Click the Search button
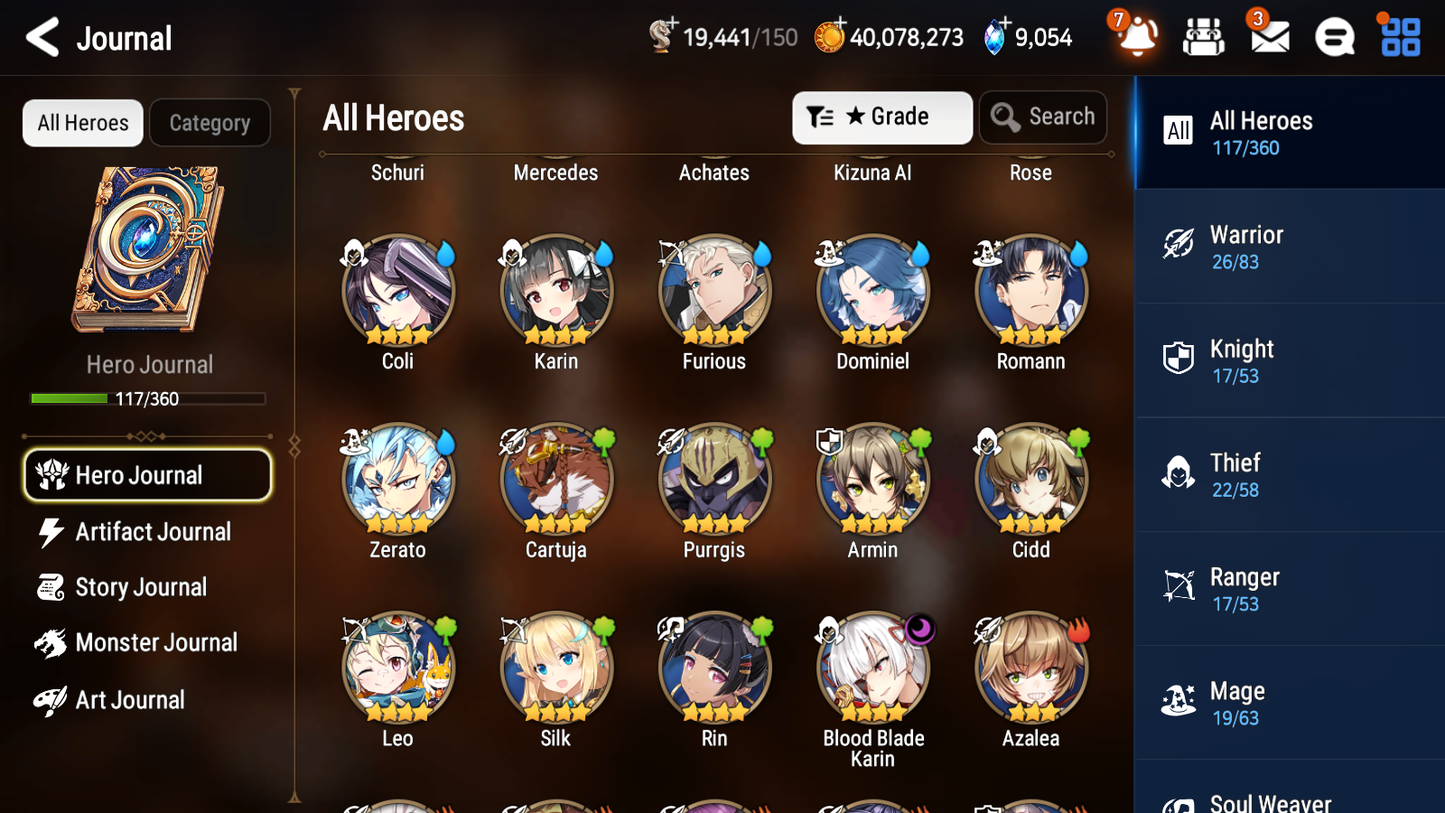Screen dimensions: 1445x813 pyautogui.click(x=1043, y=117)
